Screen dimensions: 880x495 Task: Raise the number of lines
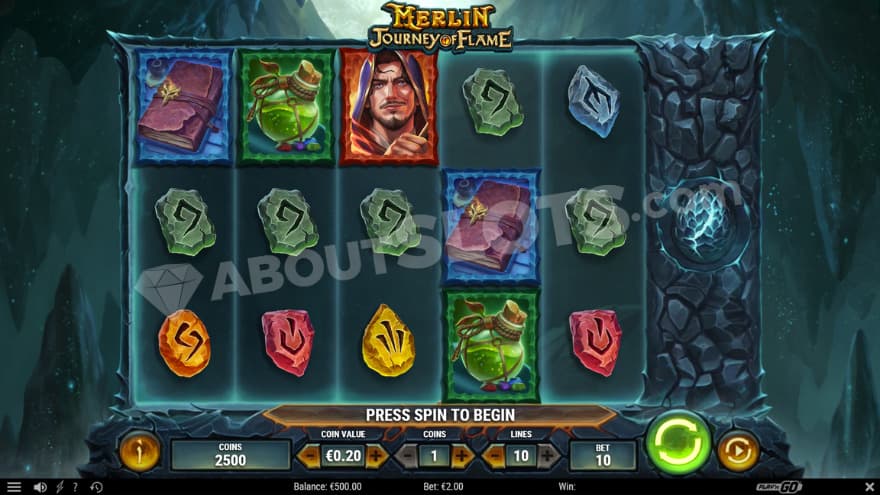(x=549, y=456)
